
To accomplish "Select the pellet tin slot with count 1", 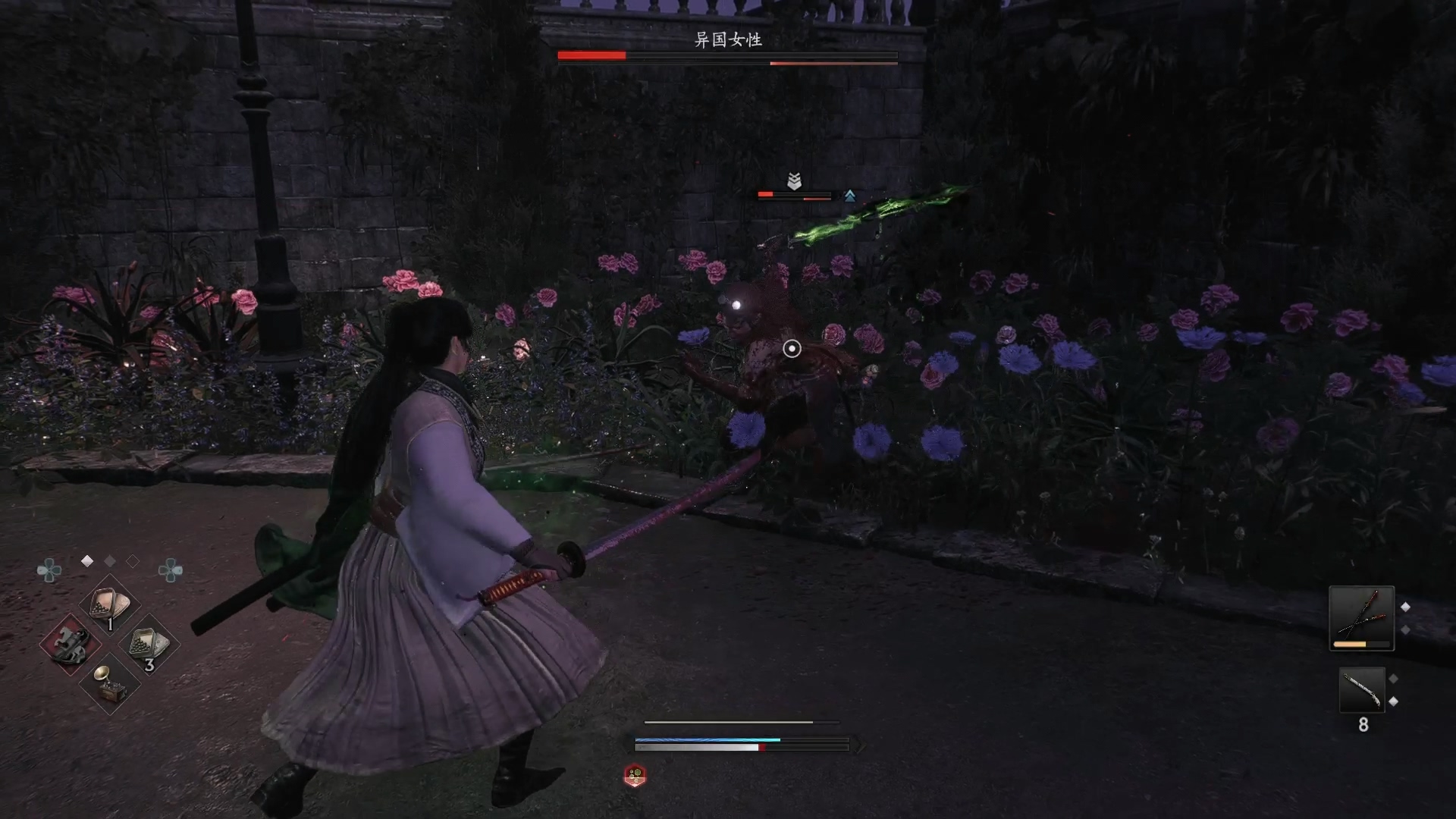I will [109, 606].
